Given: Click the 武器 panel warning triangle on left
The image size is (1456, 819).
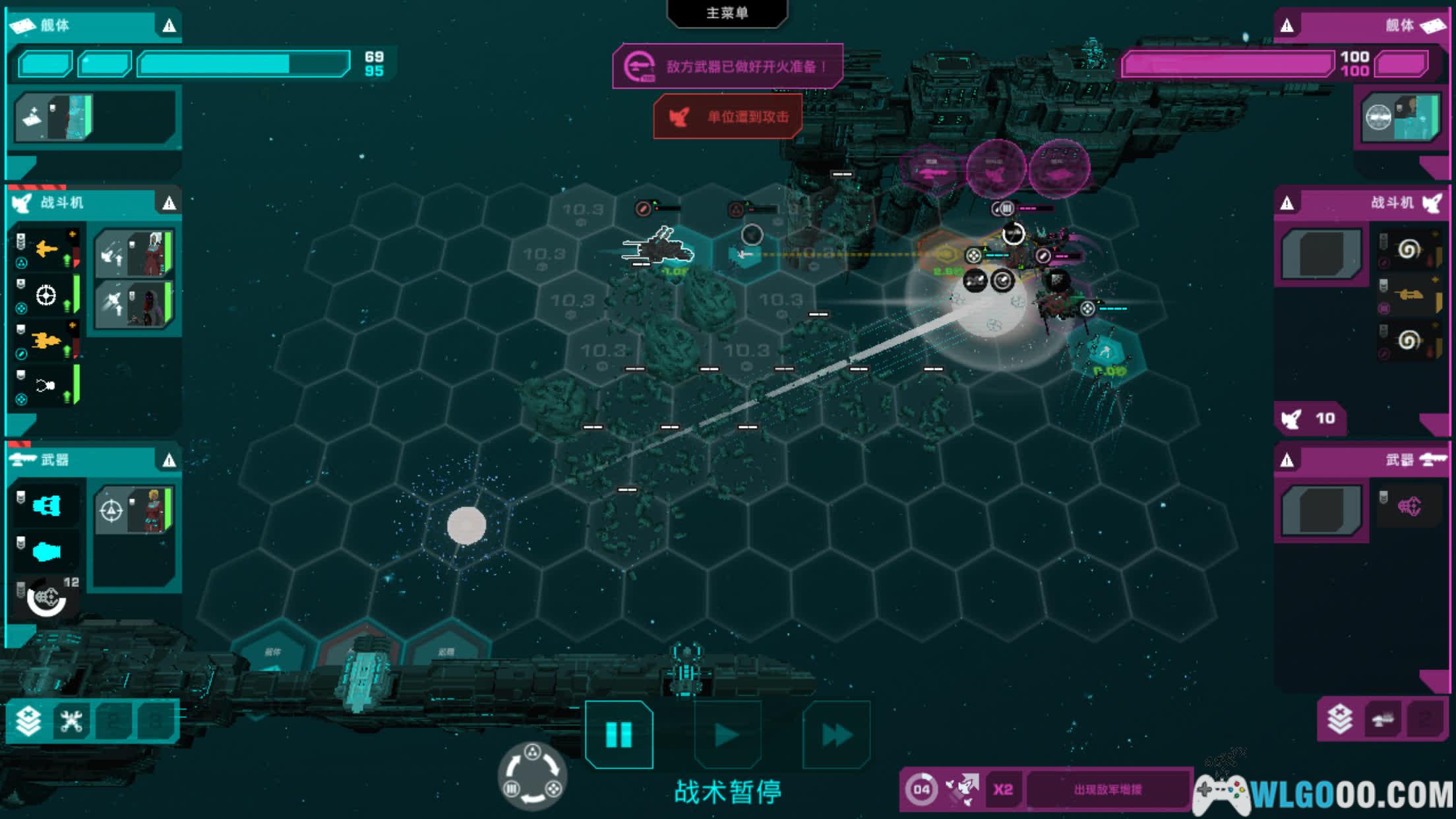Looking at the screenshot, I should click(169, 460).
